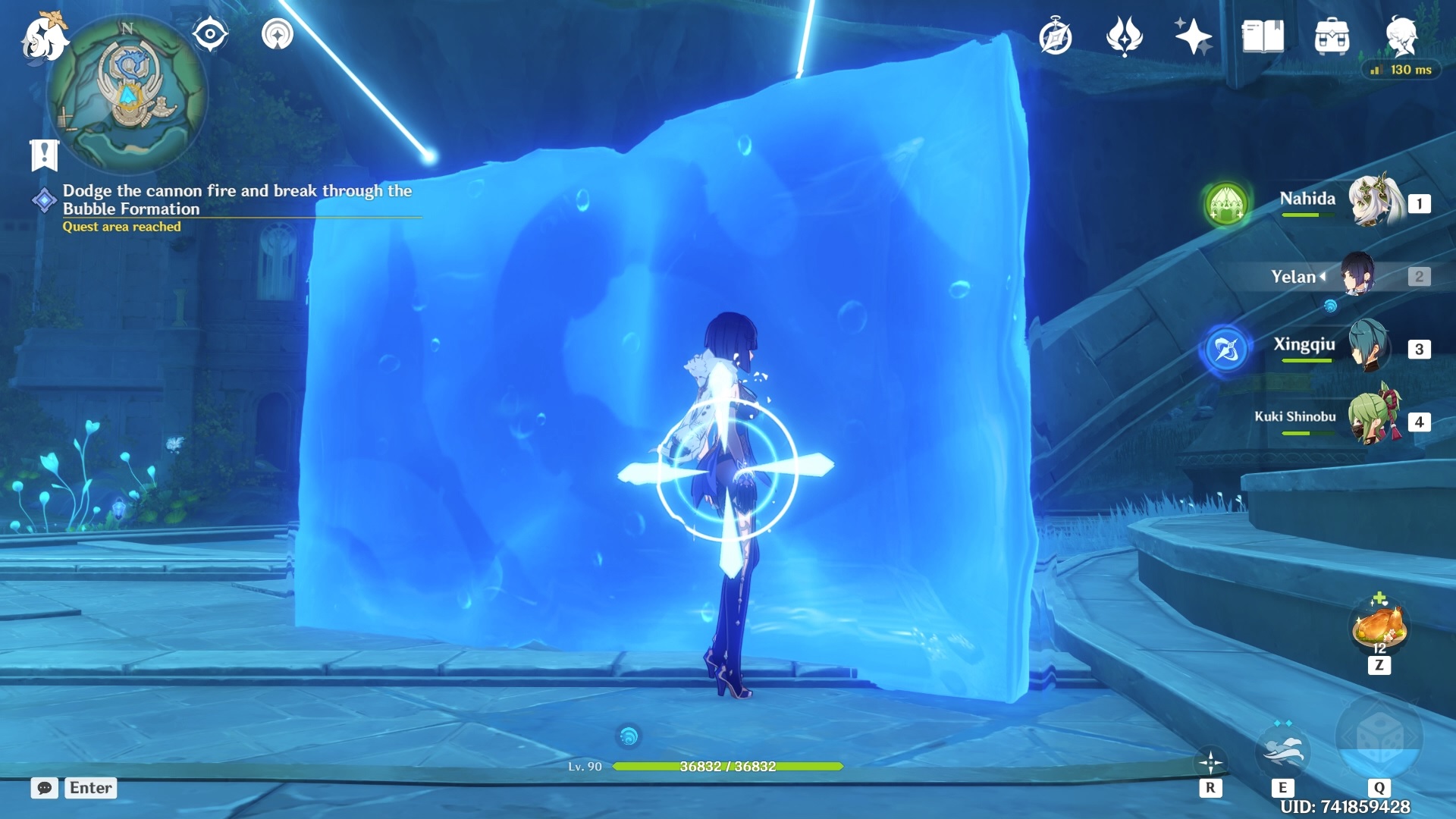
Task: Activate Yelan's elemental skill icon
Action: coord(1282,751)
